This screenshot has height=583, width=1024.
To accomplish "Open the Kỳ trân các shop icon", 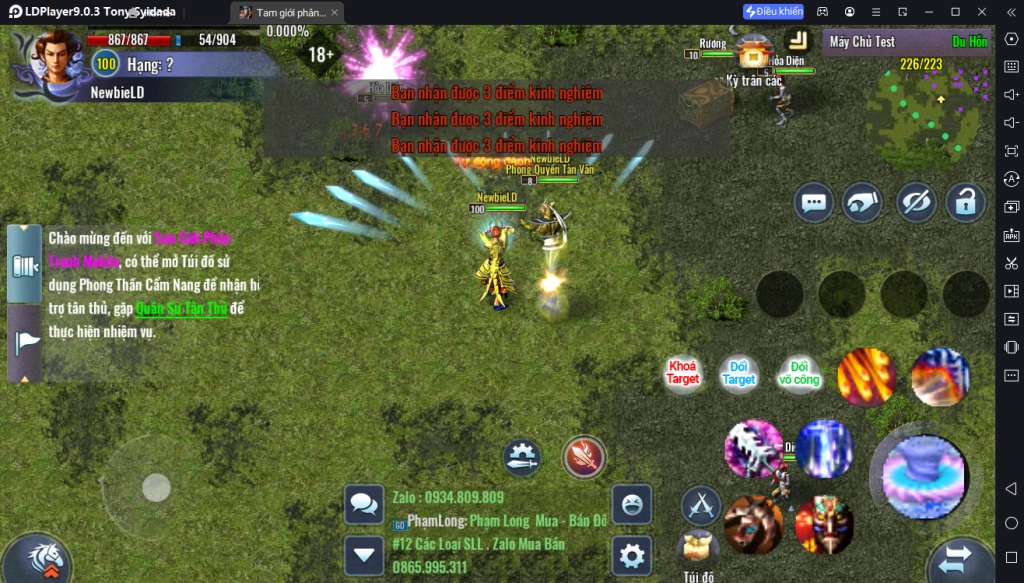I will [x=753, y=51].
